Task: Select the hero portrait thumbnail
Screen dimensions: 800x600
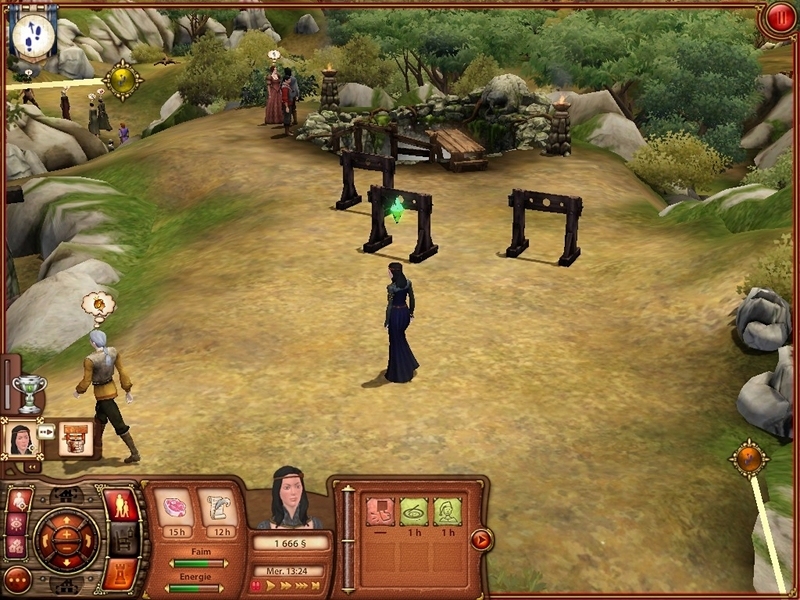Action: 20,438
